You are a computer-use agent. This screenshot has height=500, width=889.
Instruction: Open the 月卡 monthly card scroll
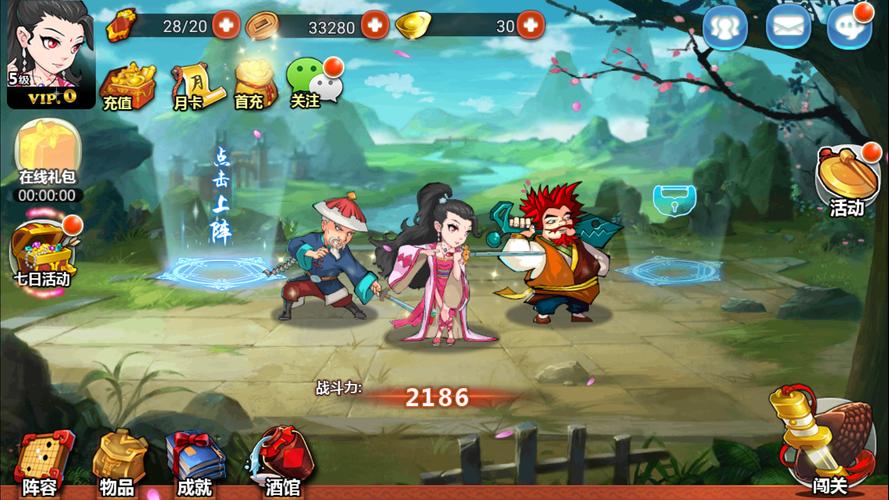[x=190, y=85]
